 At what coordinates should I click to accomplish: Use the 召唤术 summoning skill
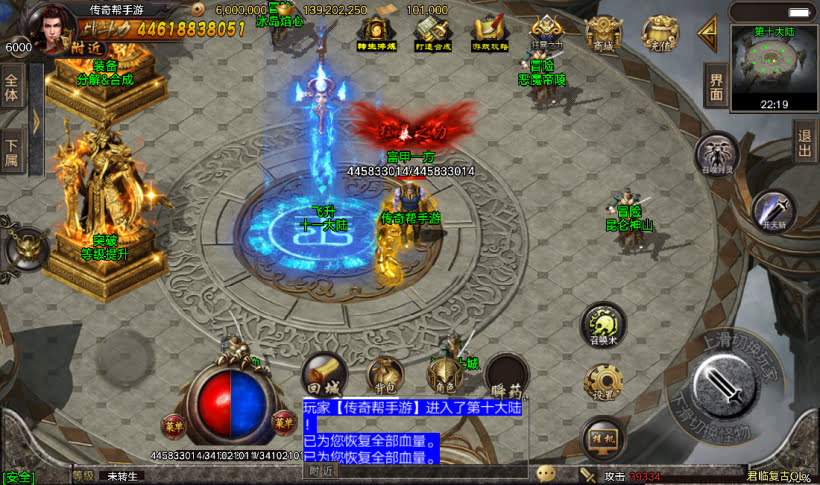(604, 326)
